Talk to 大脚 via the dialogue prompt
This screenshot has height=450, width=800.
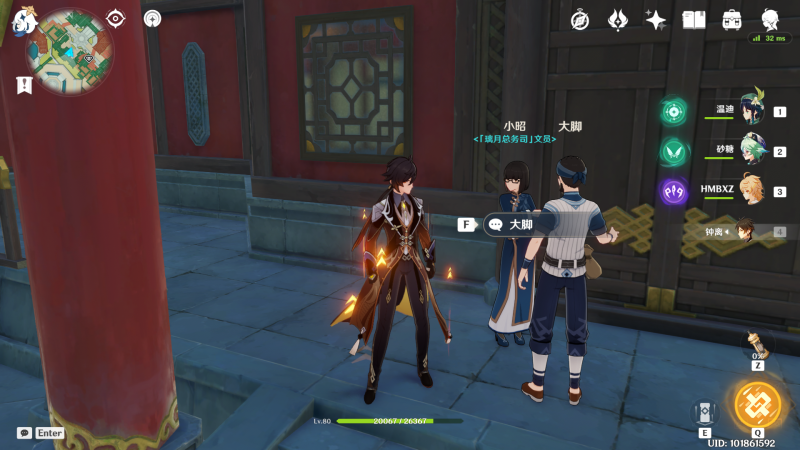(510, 225)
